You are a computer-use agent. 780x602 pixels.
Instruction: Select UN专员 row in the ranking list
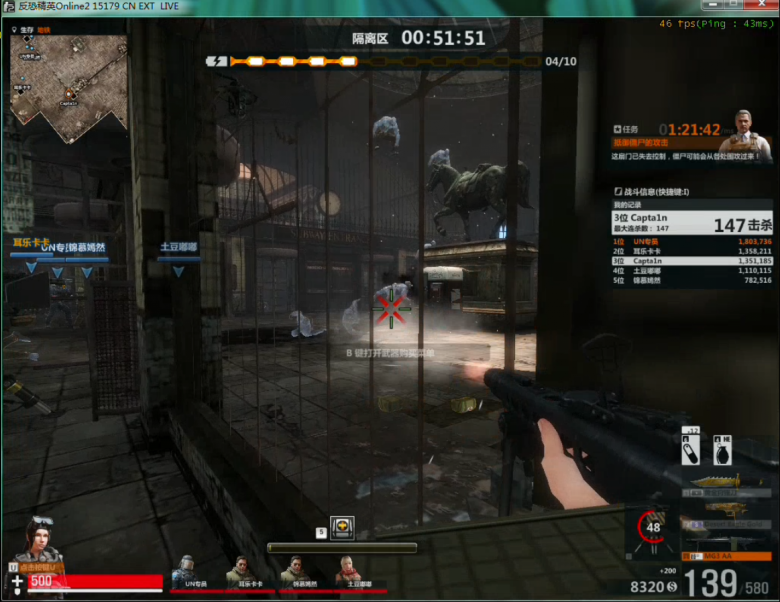coord(692,242)
